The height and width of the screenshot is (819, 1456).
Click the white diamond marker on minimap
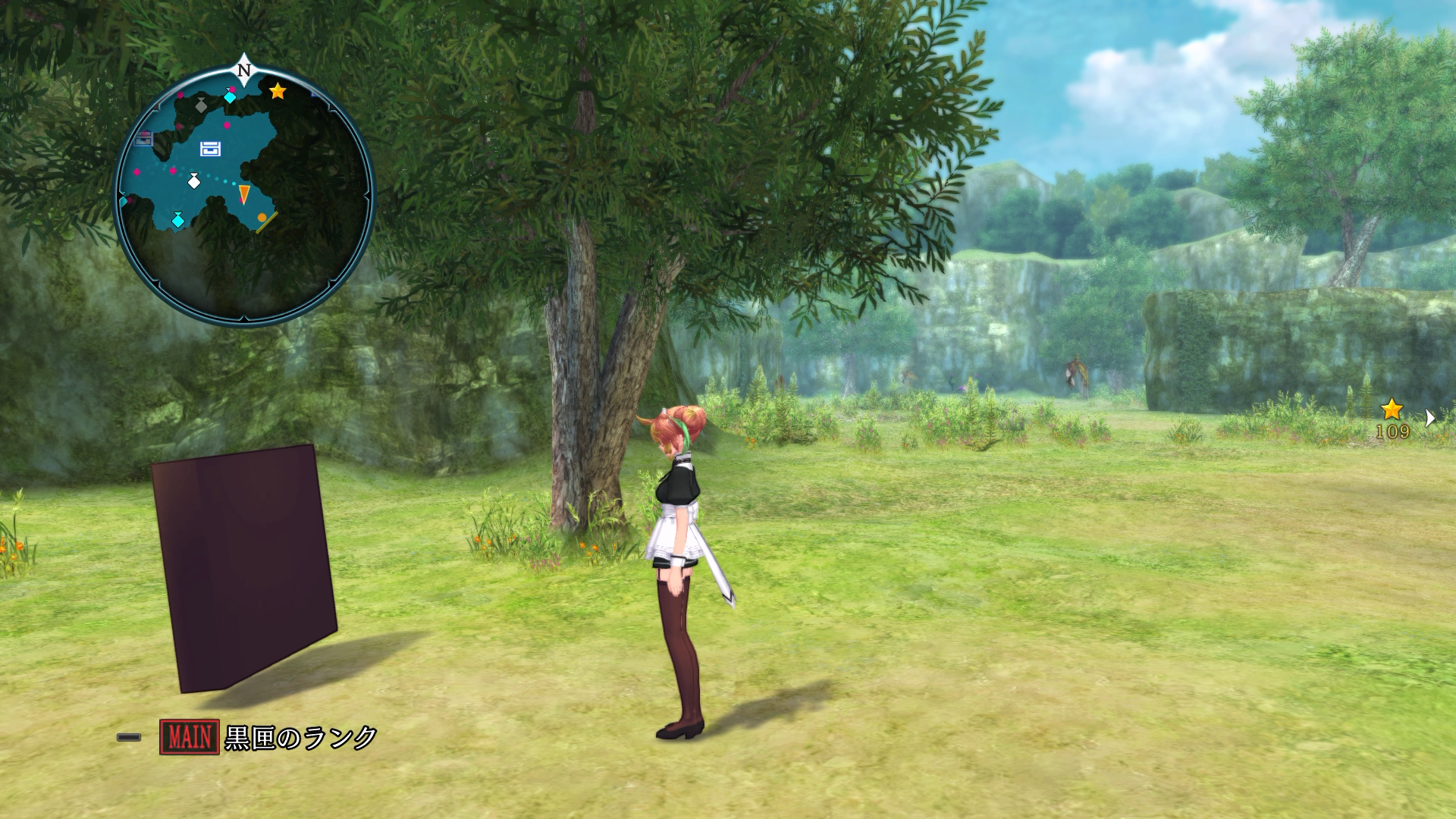click(x=194, y=181)
